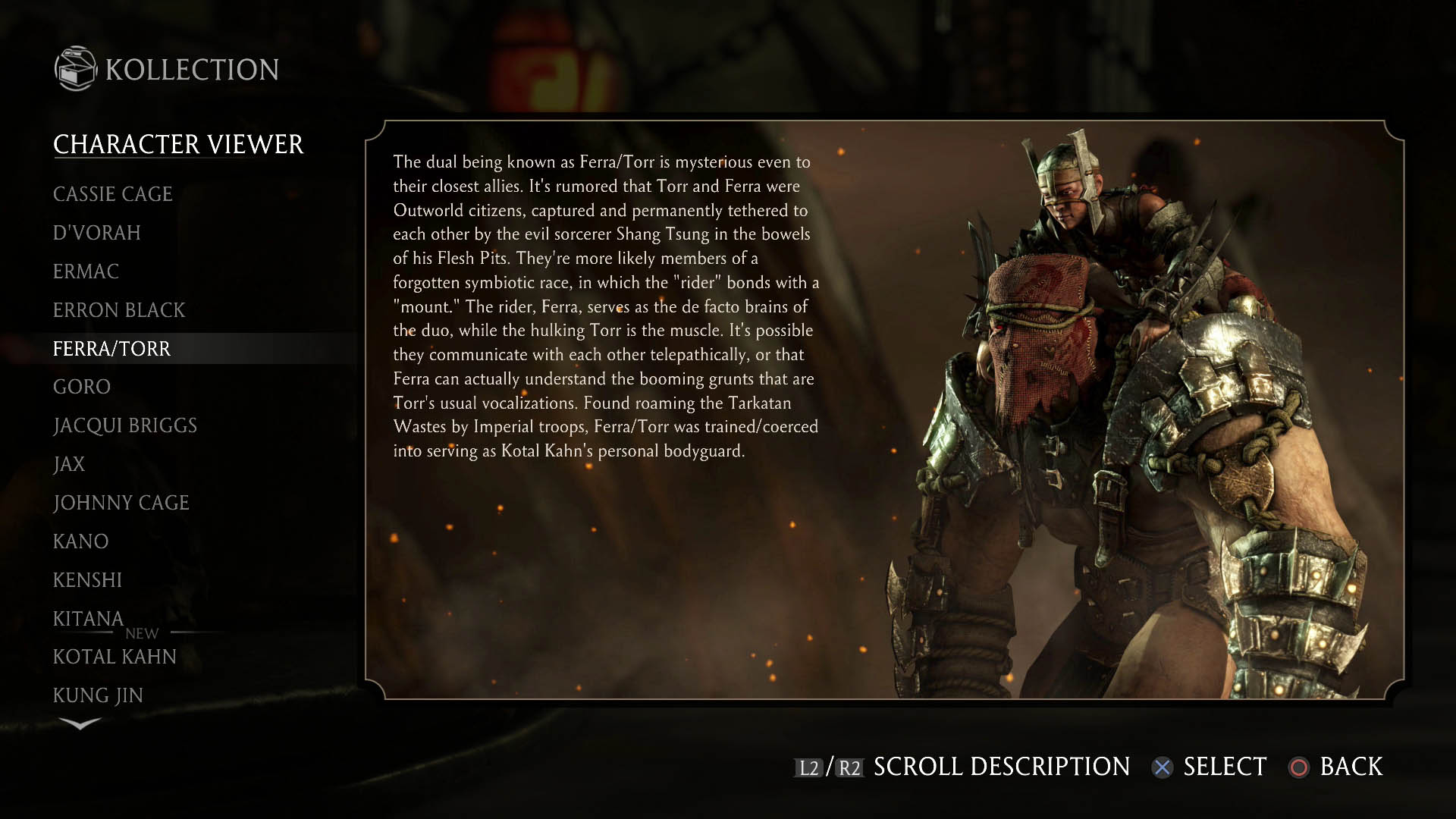Screen dimensions: 1456x819
Task: Select Kenshi from the roster list
Action: [87, 580]
